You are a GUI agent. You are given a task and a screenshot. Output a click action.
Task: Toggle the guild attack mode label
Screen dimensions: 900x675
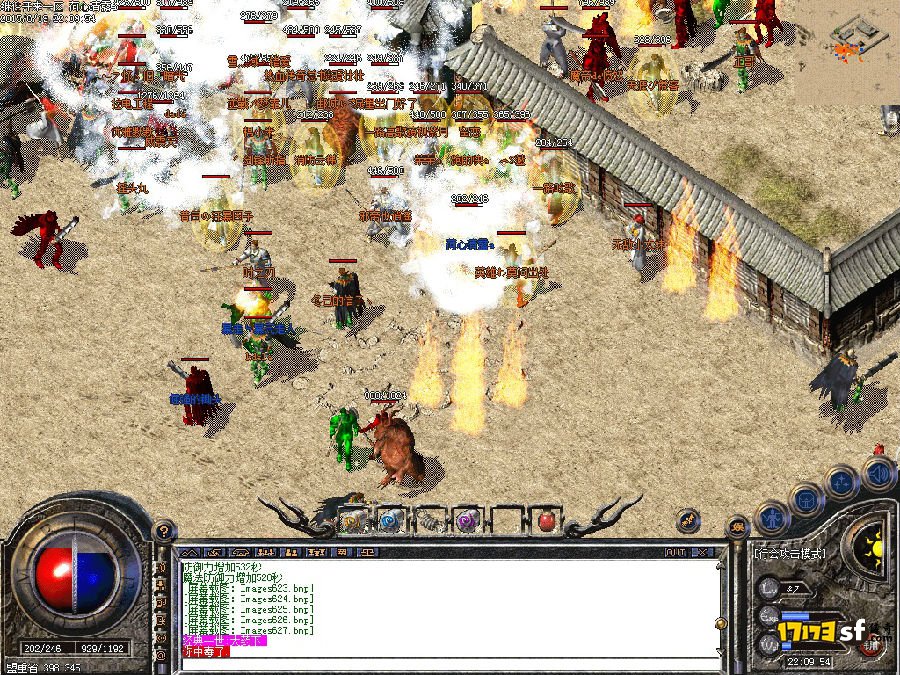click(x=790, y=551)
